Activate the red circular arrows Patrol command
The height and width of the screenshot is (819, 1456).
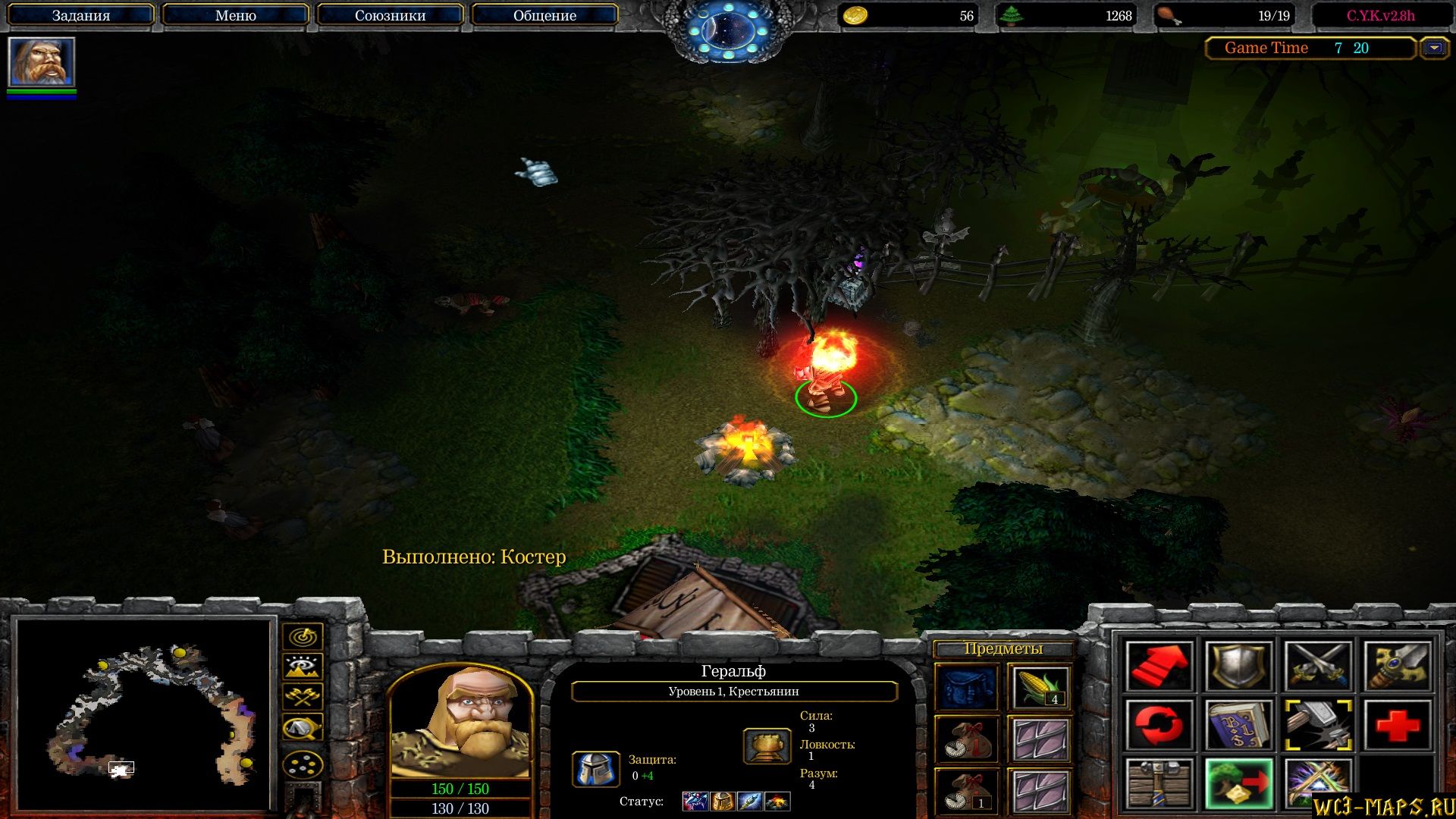1159,724
